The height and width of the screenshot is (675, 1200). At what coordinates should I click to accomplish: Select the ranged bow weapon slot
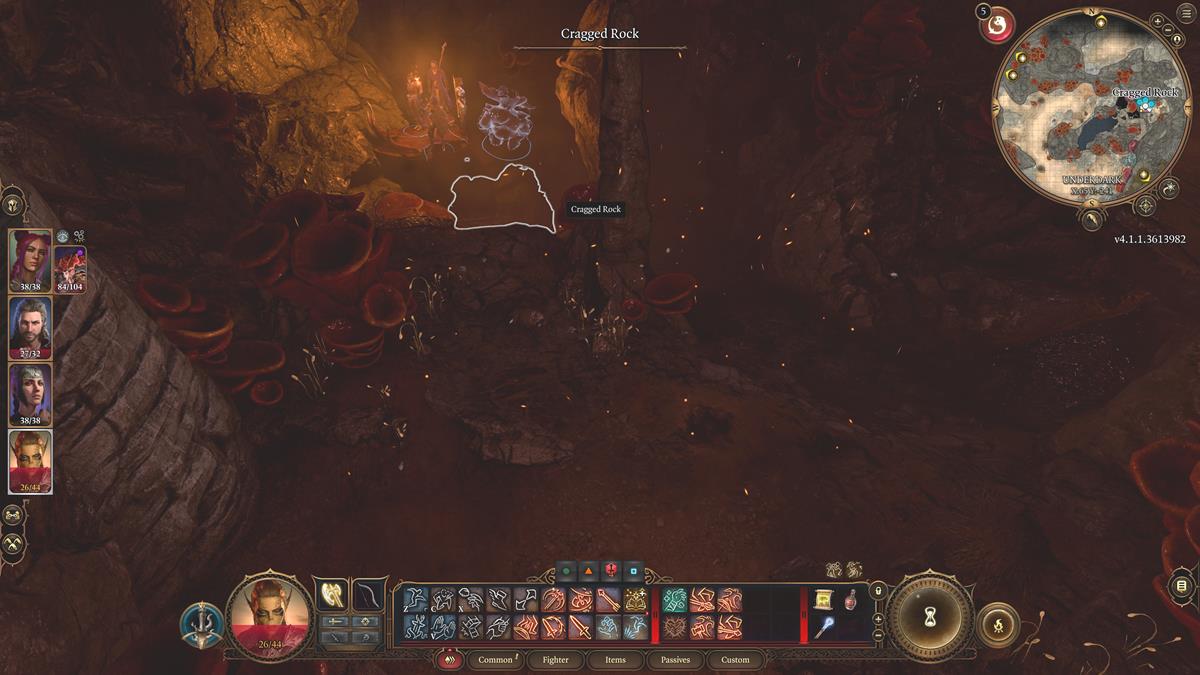(369, 594)
